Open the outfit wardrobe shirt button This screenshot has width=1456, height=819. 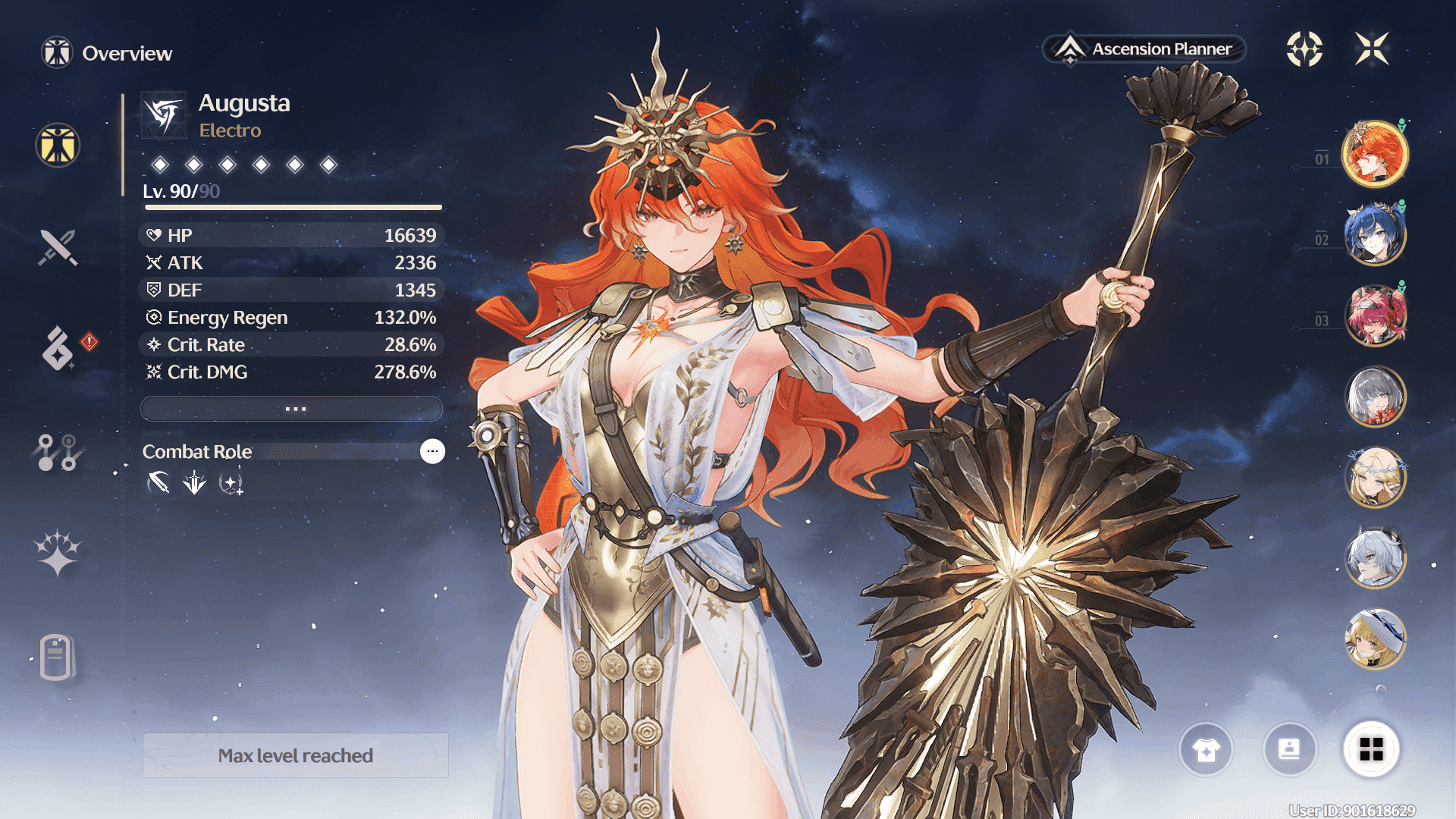(x=1206, y=750)
